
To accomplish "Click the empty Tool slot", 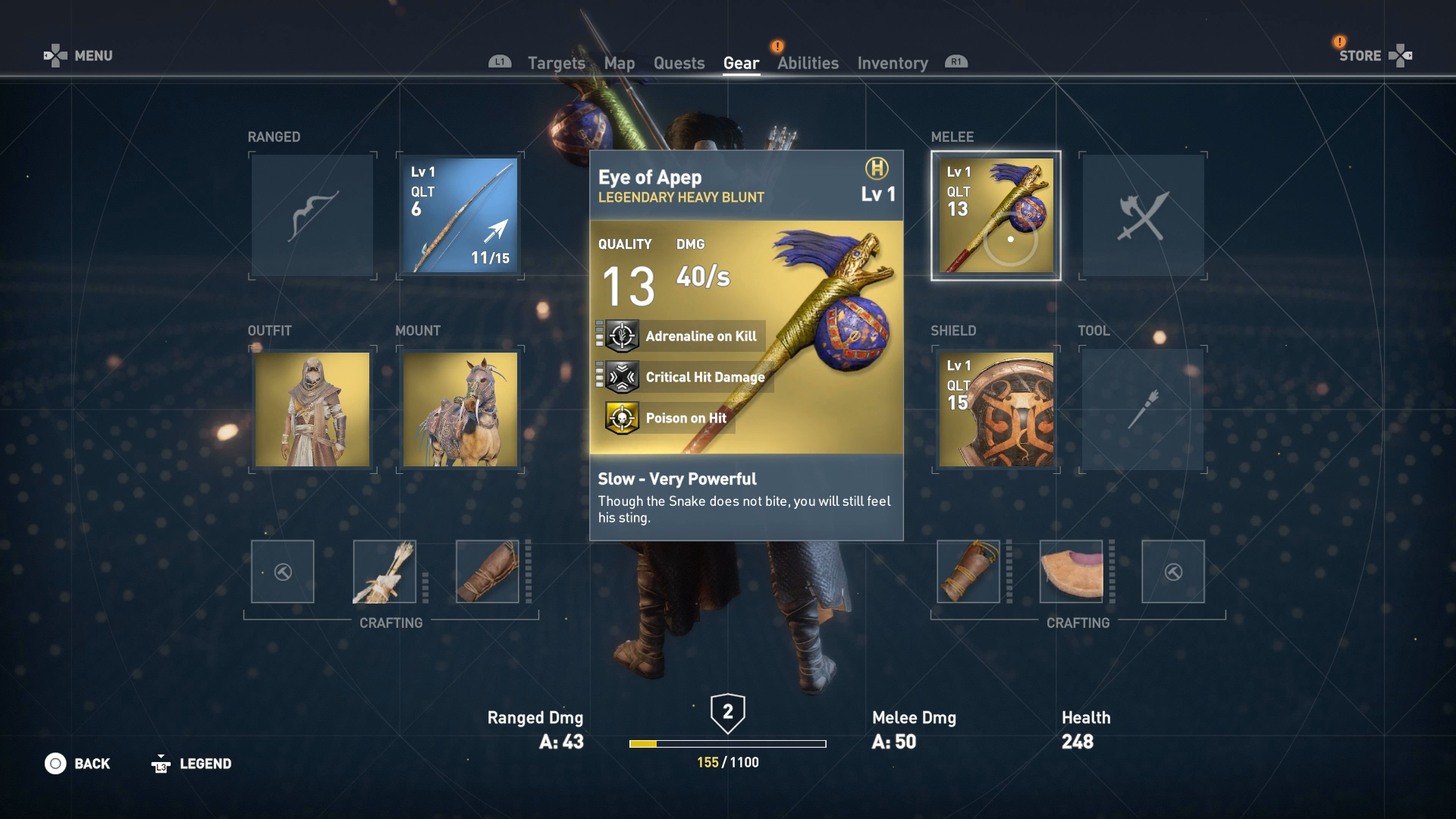I will [1143, 409].
